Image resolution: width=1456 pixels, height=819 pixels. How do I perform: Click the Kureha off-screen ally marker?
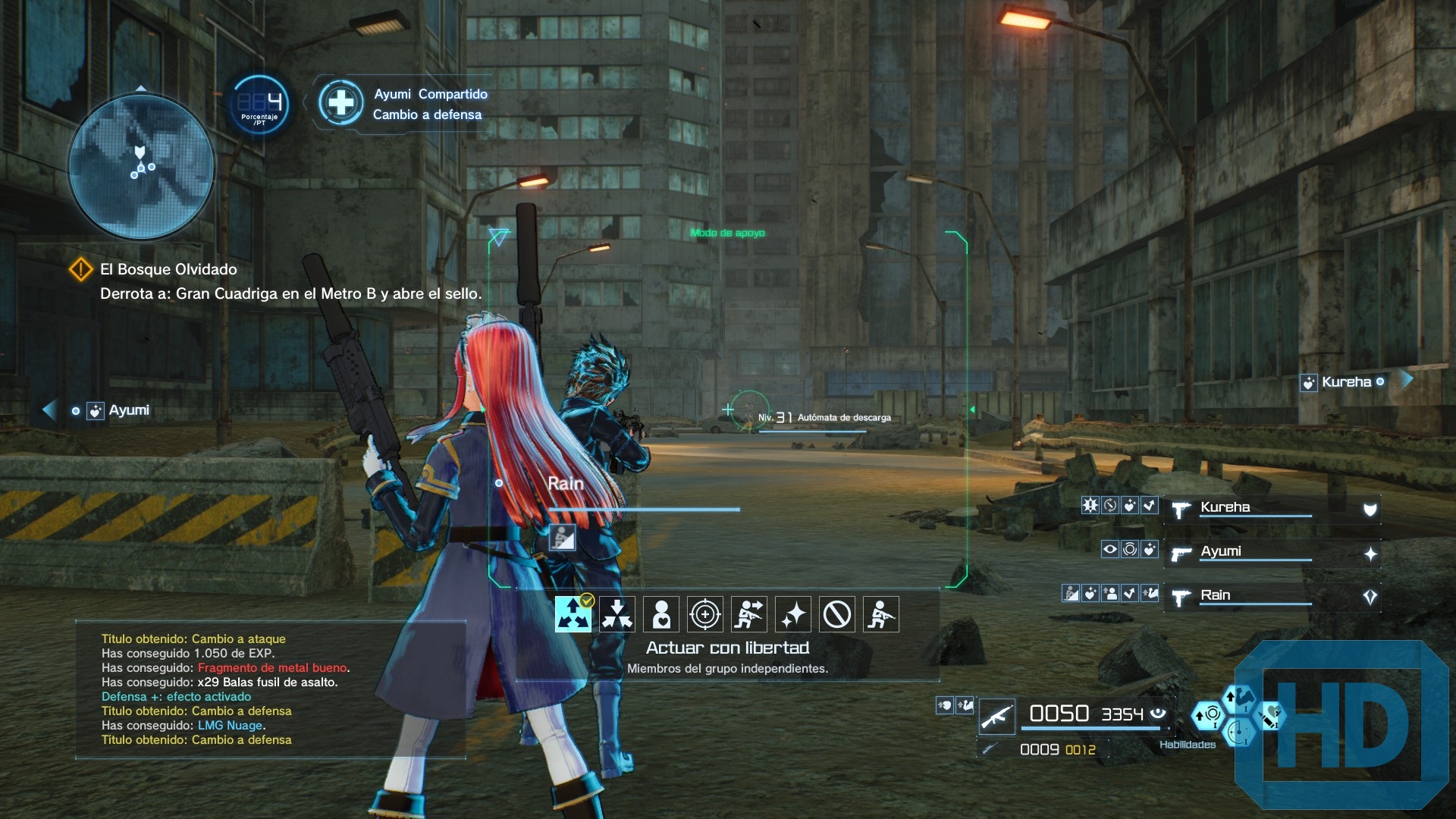[1345, 382]
